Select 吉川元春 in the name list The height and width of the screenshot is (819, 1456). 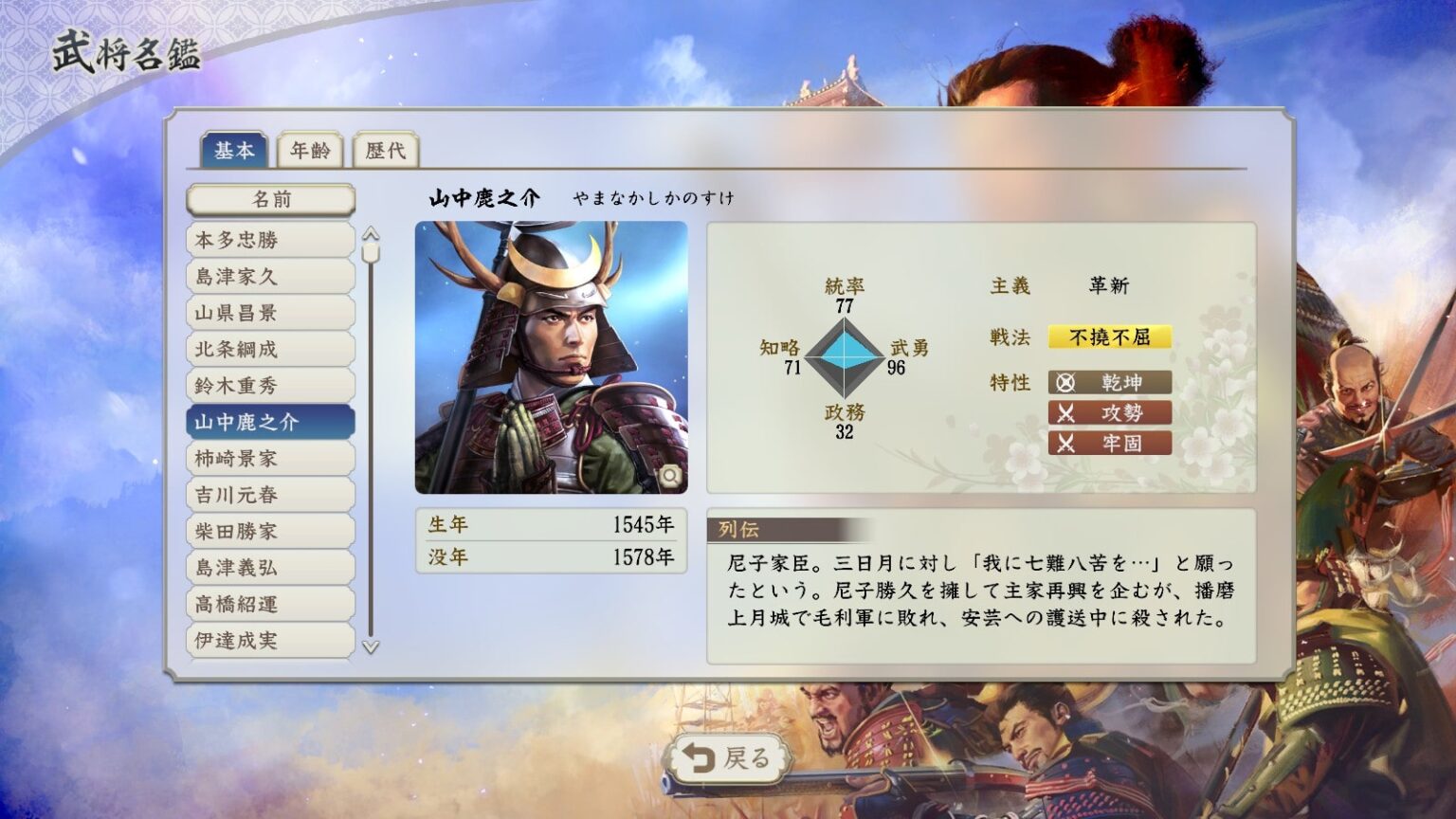click(268, 495)
